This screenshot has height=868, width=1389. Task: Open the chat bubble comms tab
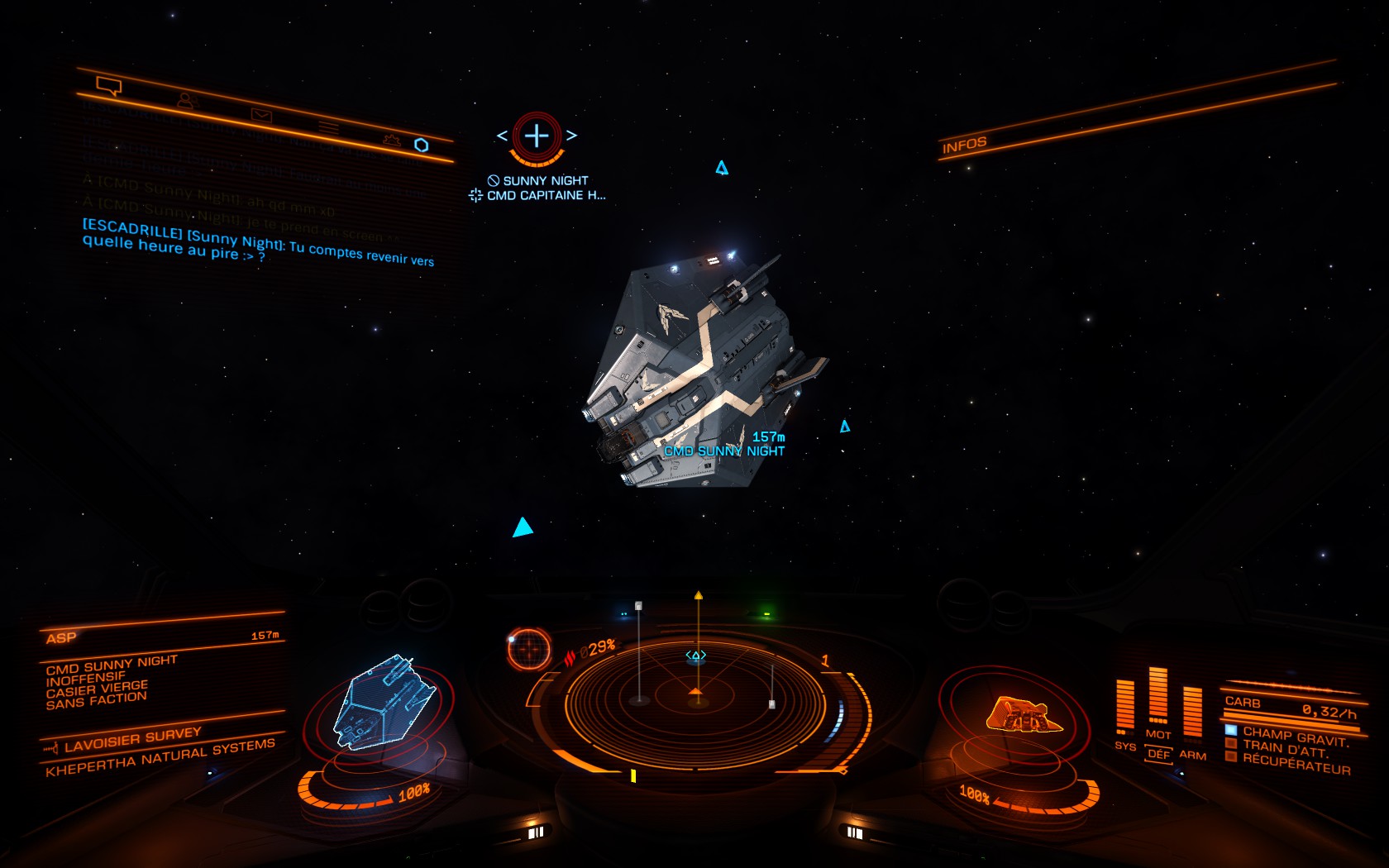pyautogui.click(x=108, y=85)
